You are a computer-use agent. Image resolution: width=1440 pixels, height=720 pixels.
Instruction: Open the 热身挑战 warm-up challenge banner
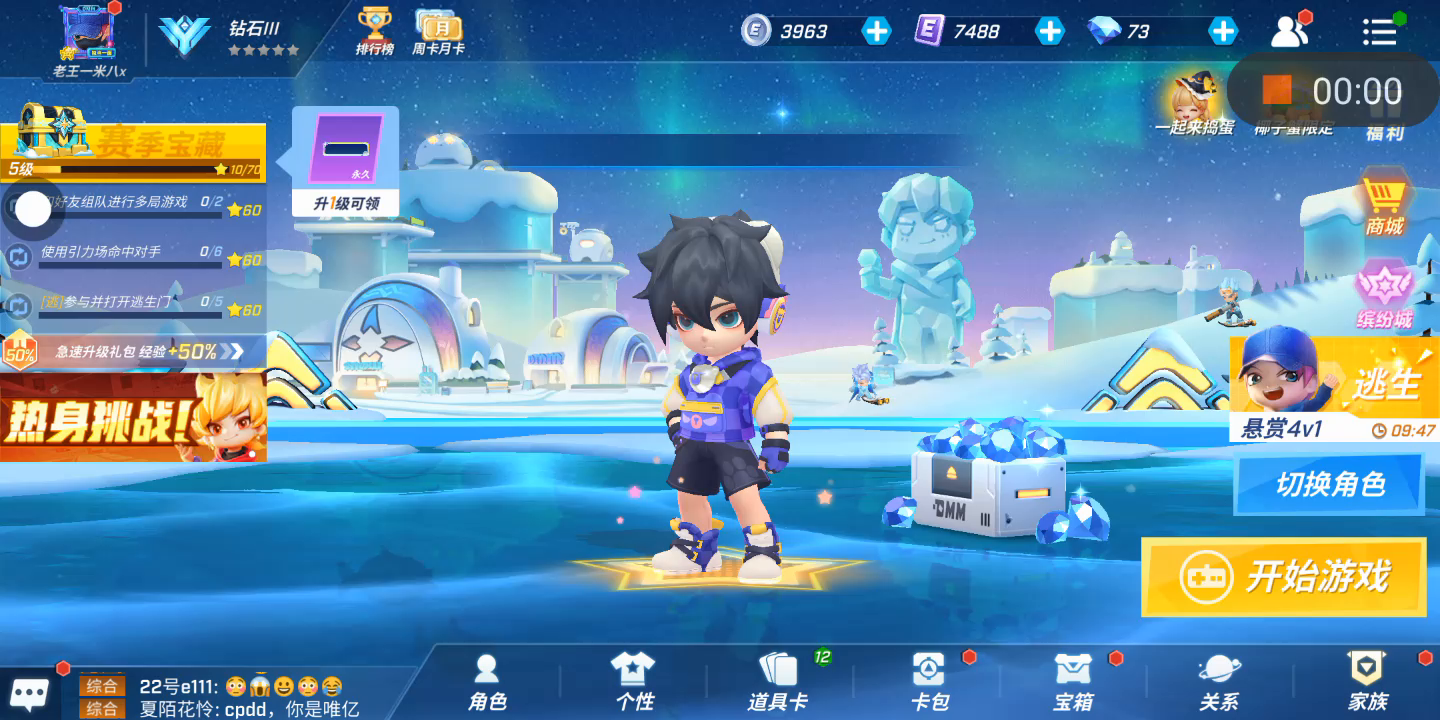click(x=133, y=417)
